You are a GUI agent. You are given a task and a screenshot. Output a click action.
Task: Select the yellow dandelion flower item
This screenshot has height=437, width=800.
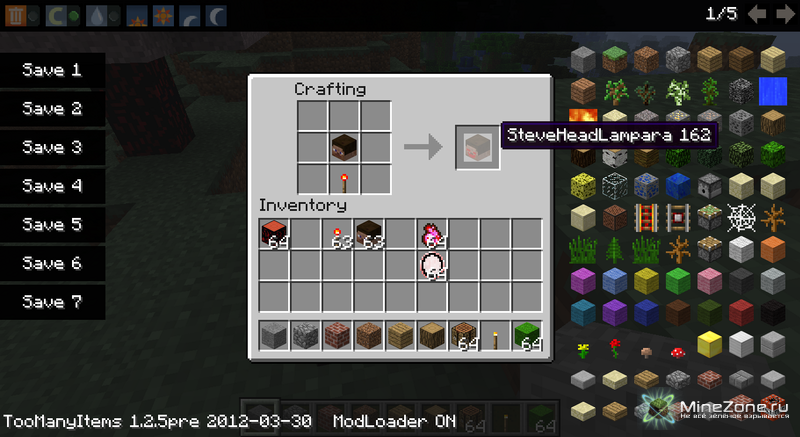pos(585,349)
